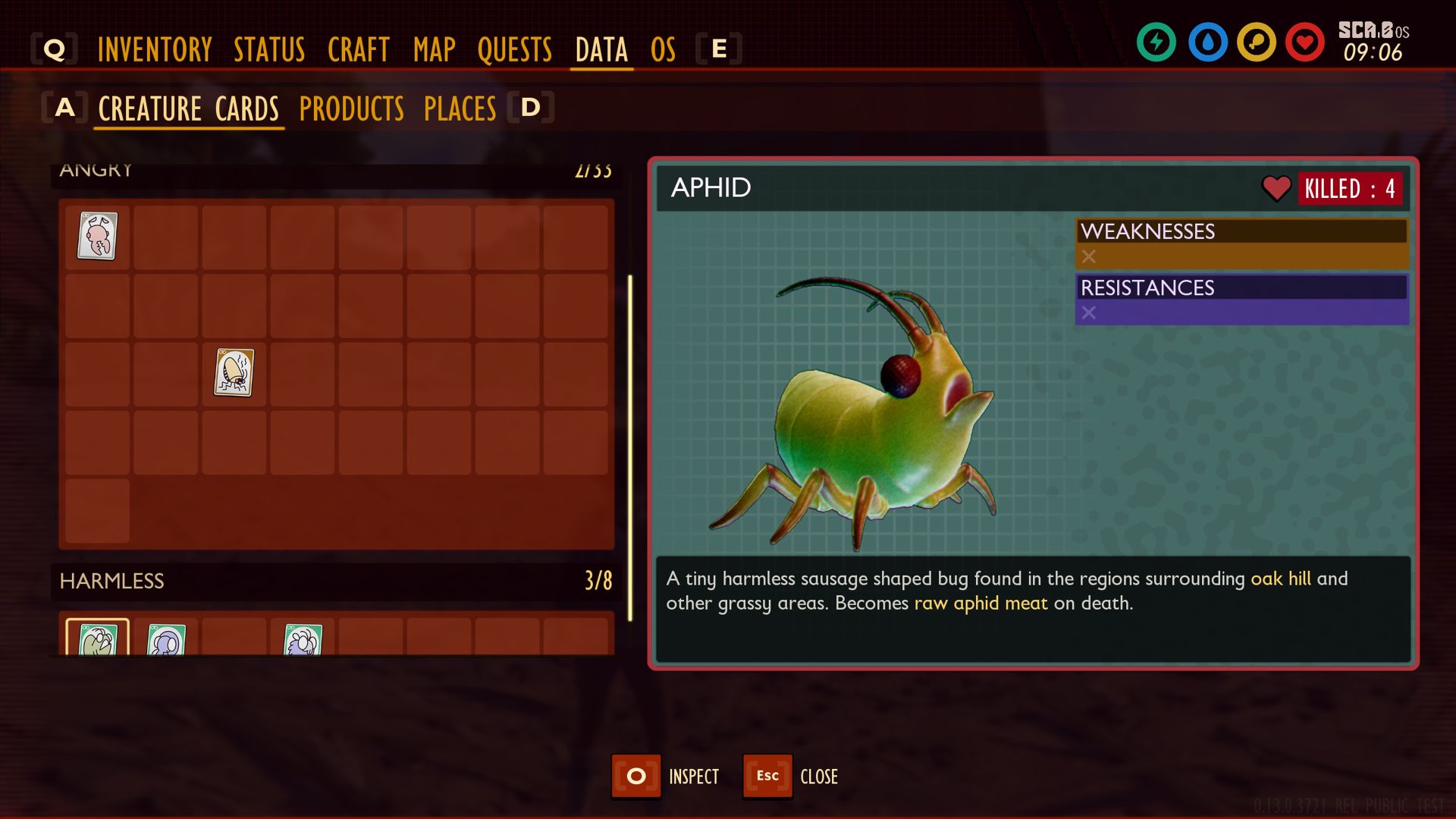Select the Creature Cards sub-tab
The width and height of the screenshot is (1456, 819).
(x=189, y=108)
